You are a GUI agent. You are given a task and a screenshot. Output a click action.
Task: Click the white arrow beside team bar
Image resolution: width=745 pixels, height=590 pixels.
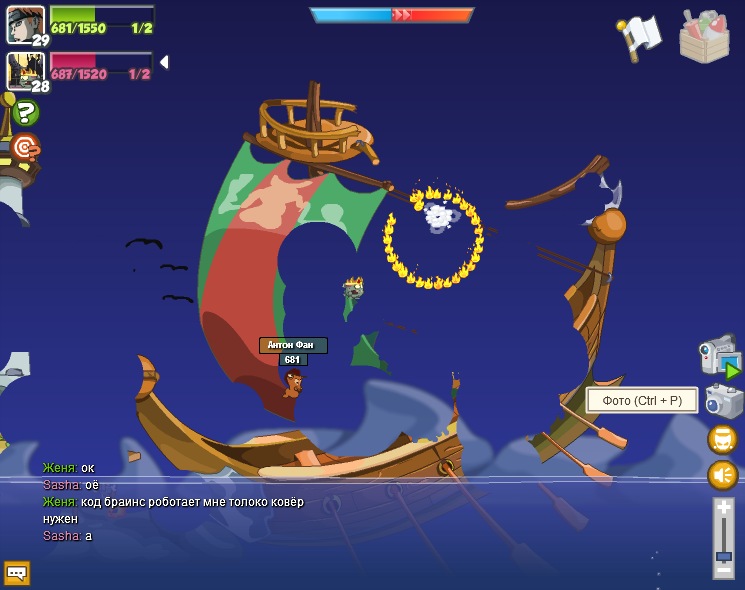163,62
